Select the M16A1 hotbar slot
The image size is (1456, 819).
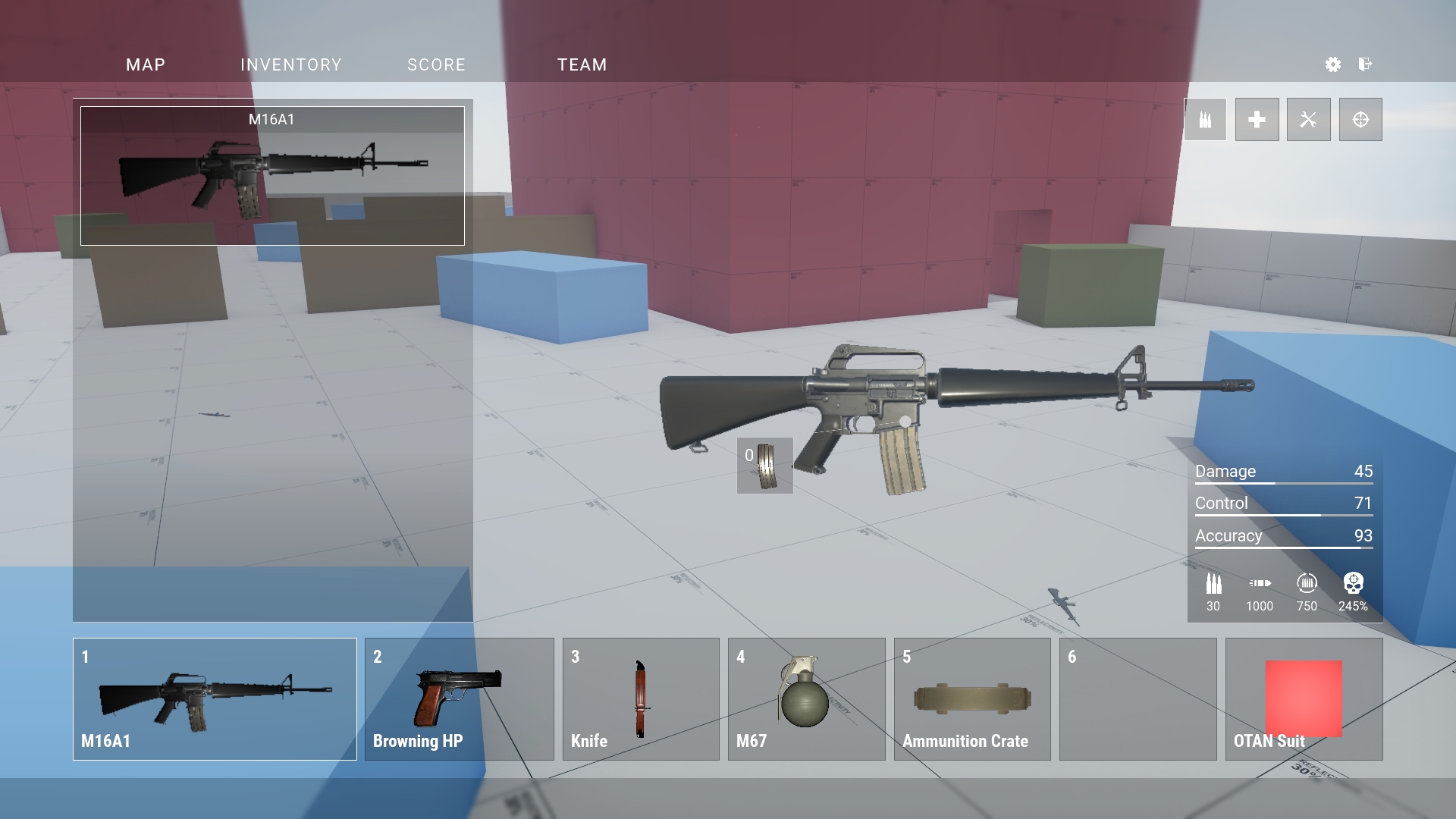coord(215,698)
